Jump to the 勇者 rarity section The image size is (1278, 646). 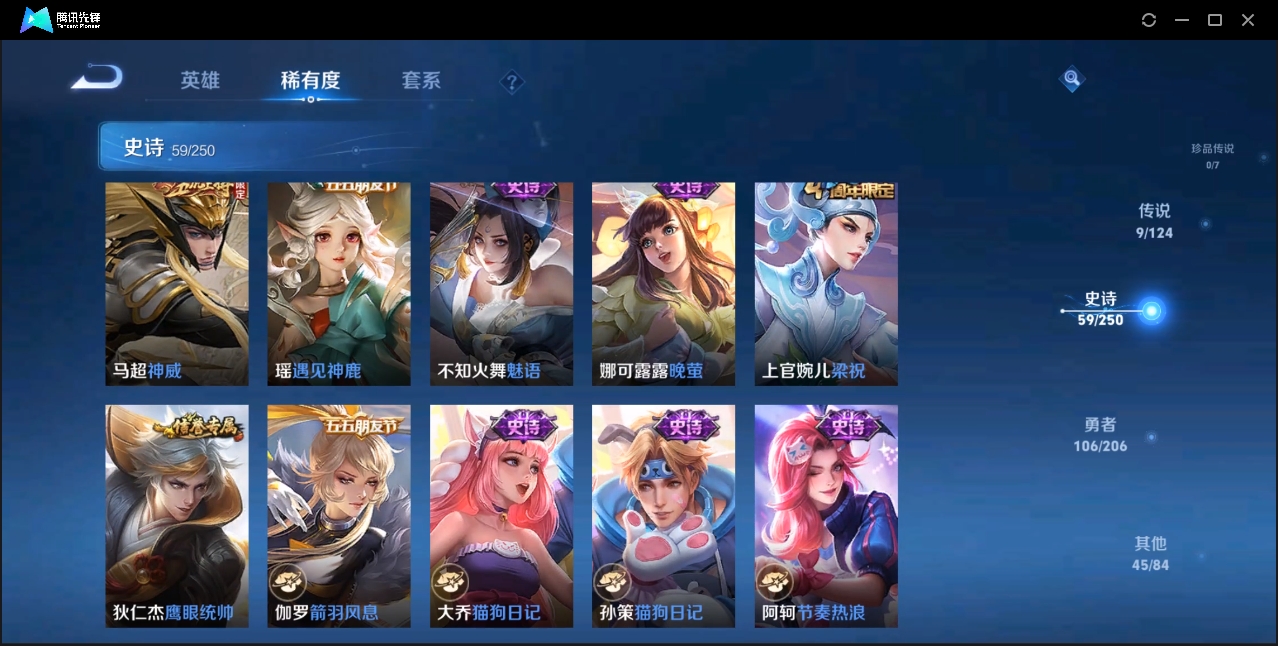[1100, 435]
